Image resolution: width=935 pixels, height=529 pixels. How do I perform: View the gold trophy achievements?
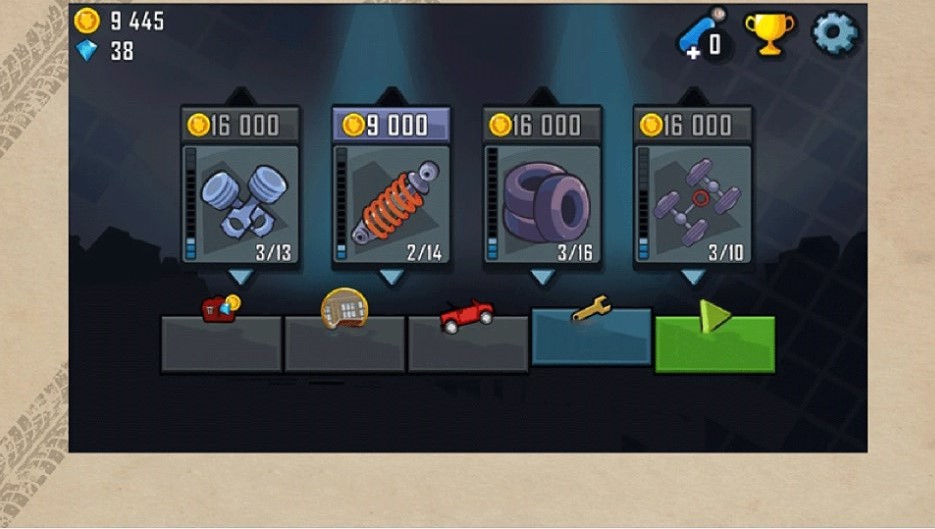click(769, 34)
